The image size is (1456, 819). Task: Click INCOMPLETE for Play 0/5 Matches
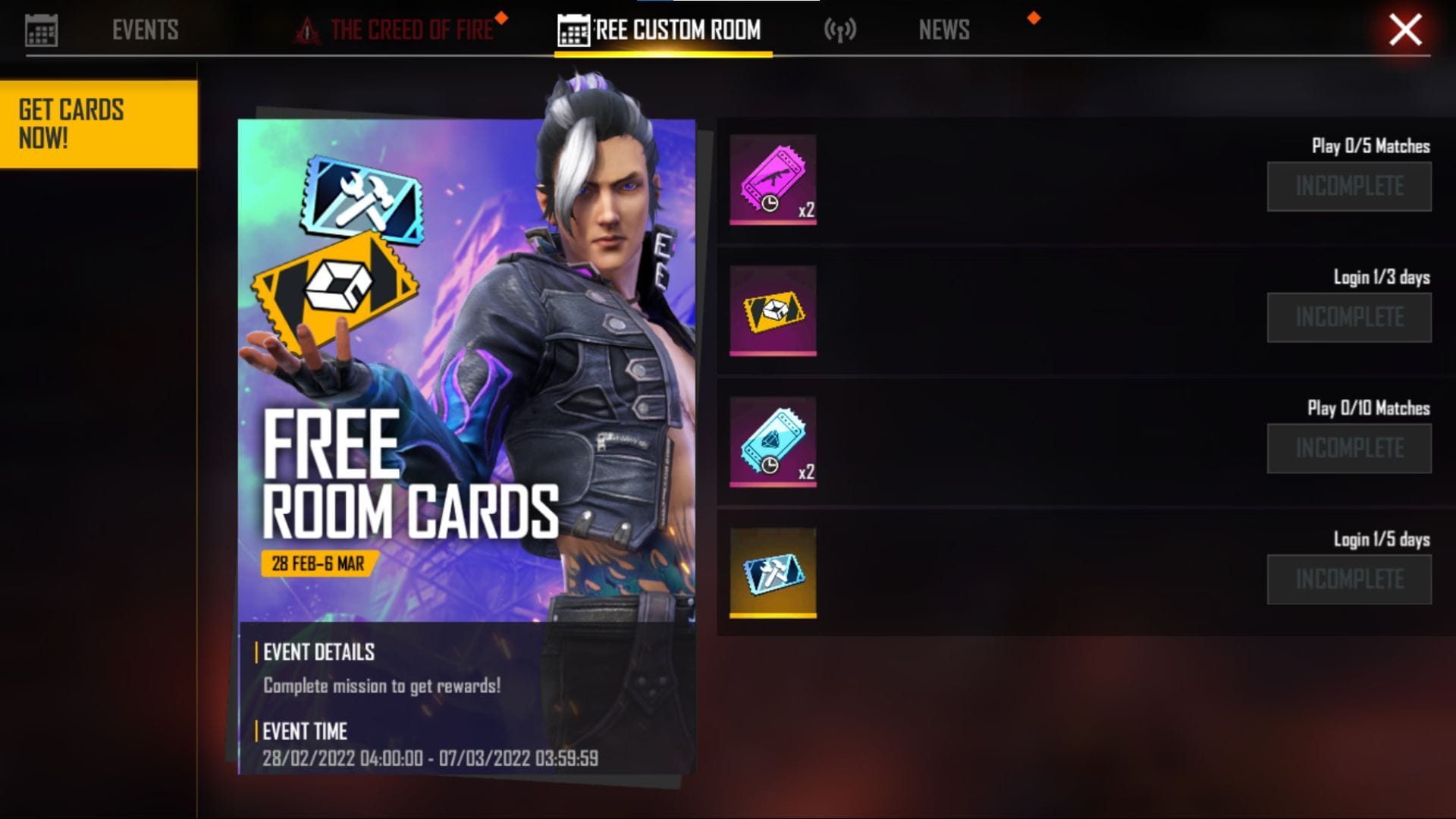pos(1349,186)
